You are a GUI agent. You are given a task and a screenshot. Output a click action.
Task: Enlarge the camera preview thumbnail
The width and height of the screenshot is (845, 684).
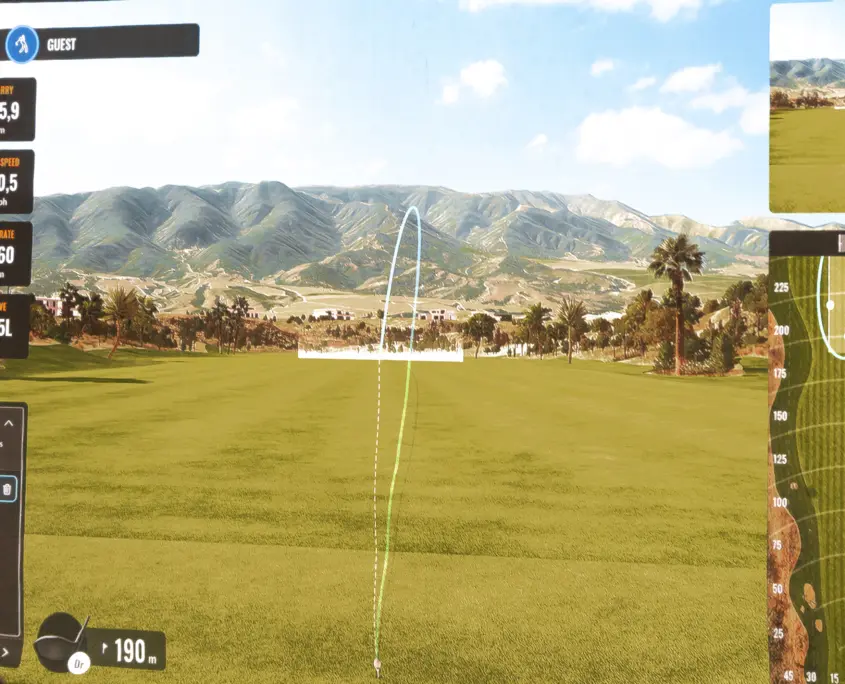pos(808,105)
